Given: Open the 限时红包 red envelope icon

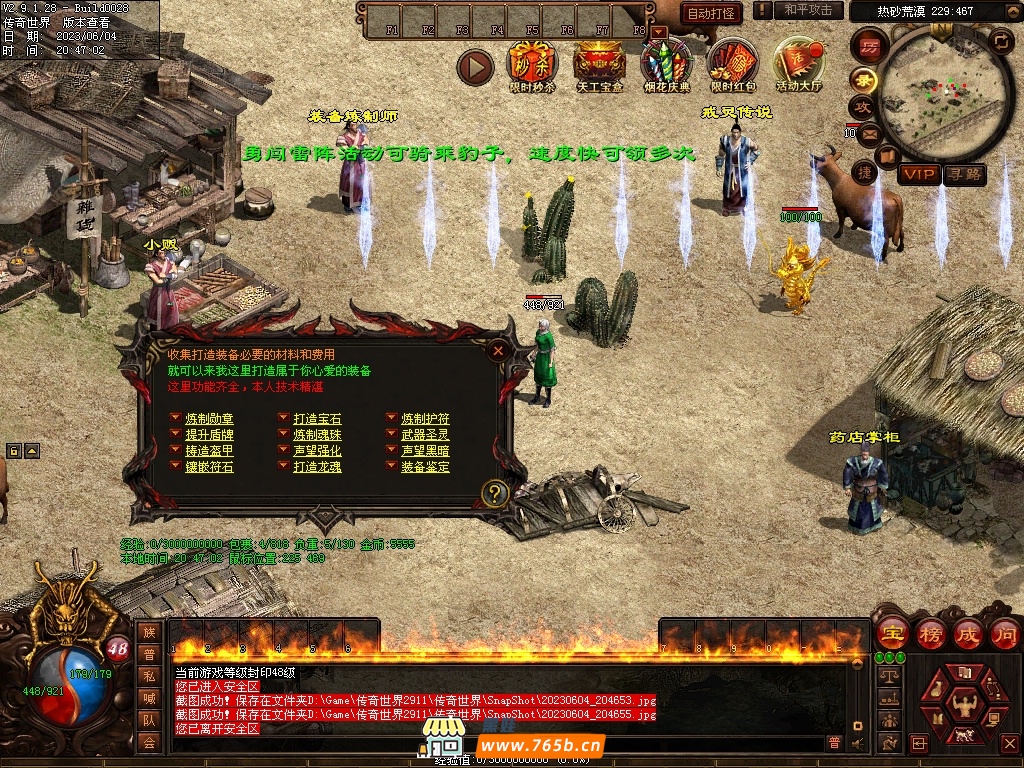Looking at the screenshot, I should click(x=733, y=63).
